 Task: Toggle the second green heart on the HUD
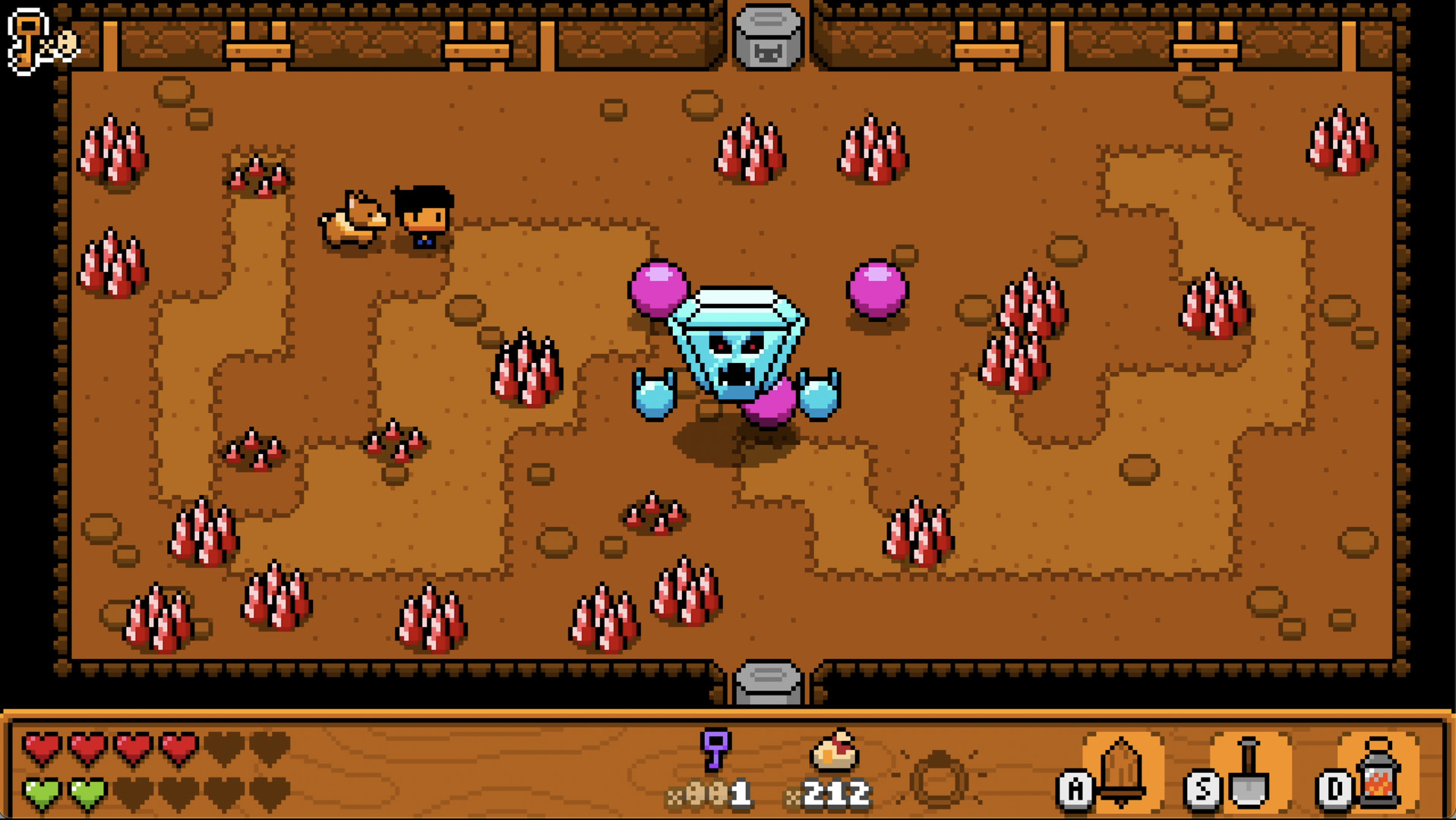coord(86,790)
